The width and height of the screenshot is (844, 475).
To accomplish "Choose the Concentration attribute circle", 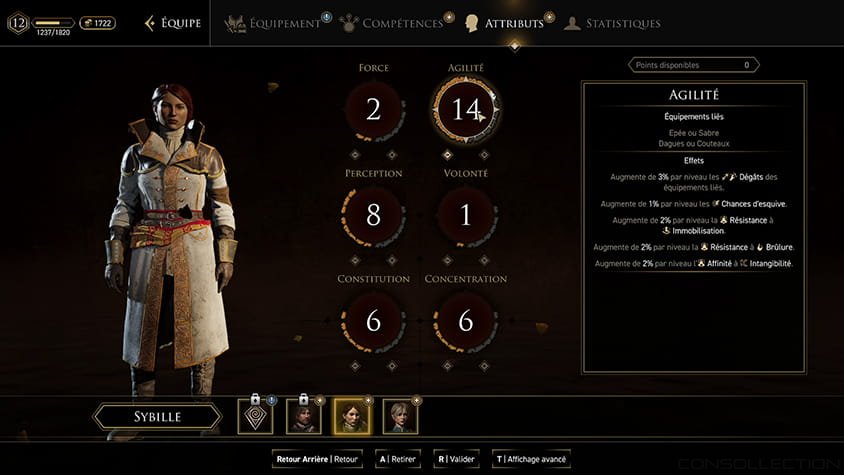I will [466, 320].
